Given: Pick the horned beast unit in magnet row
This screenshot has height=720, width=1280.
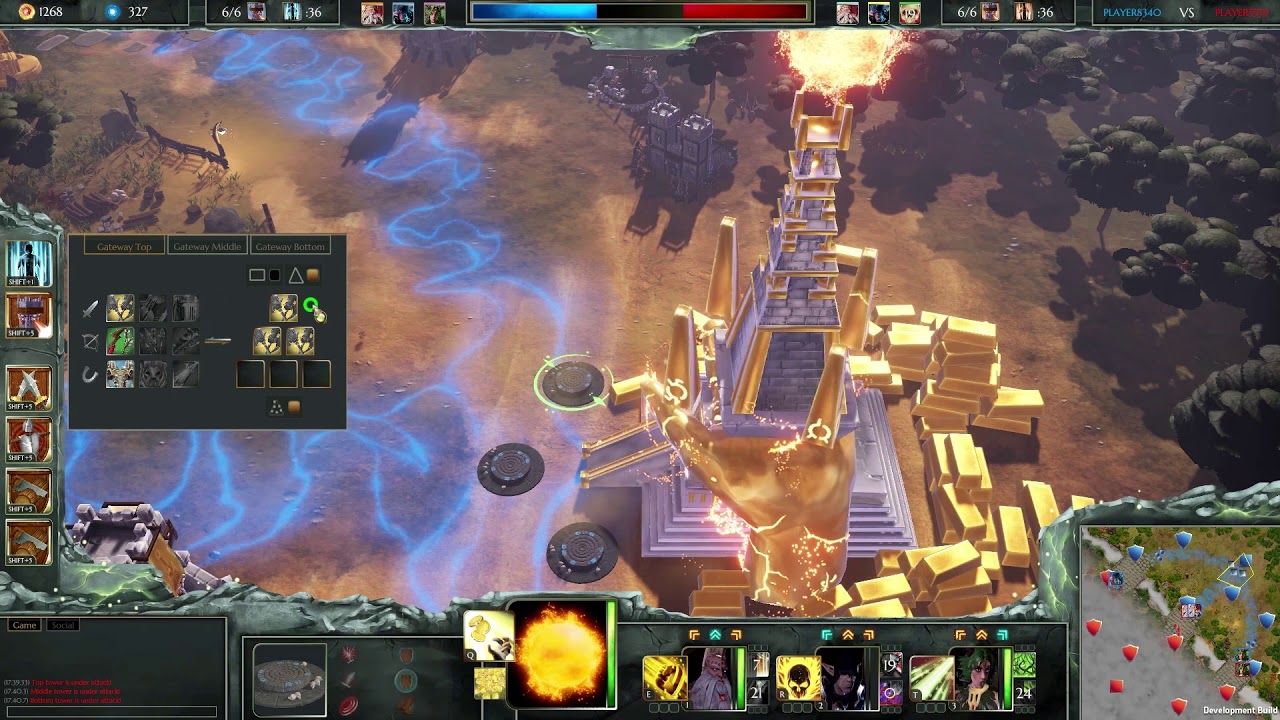Looking at the screenshot, I should tap(120, 375).
